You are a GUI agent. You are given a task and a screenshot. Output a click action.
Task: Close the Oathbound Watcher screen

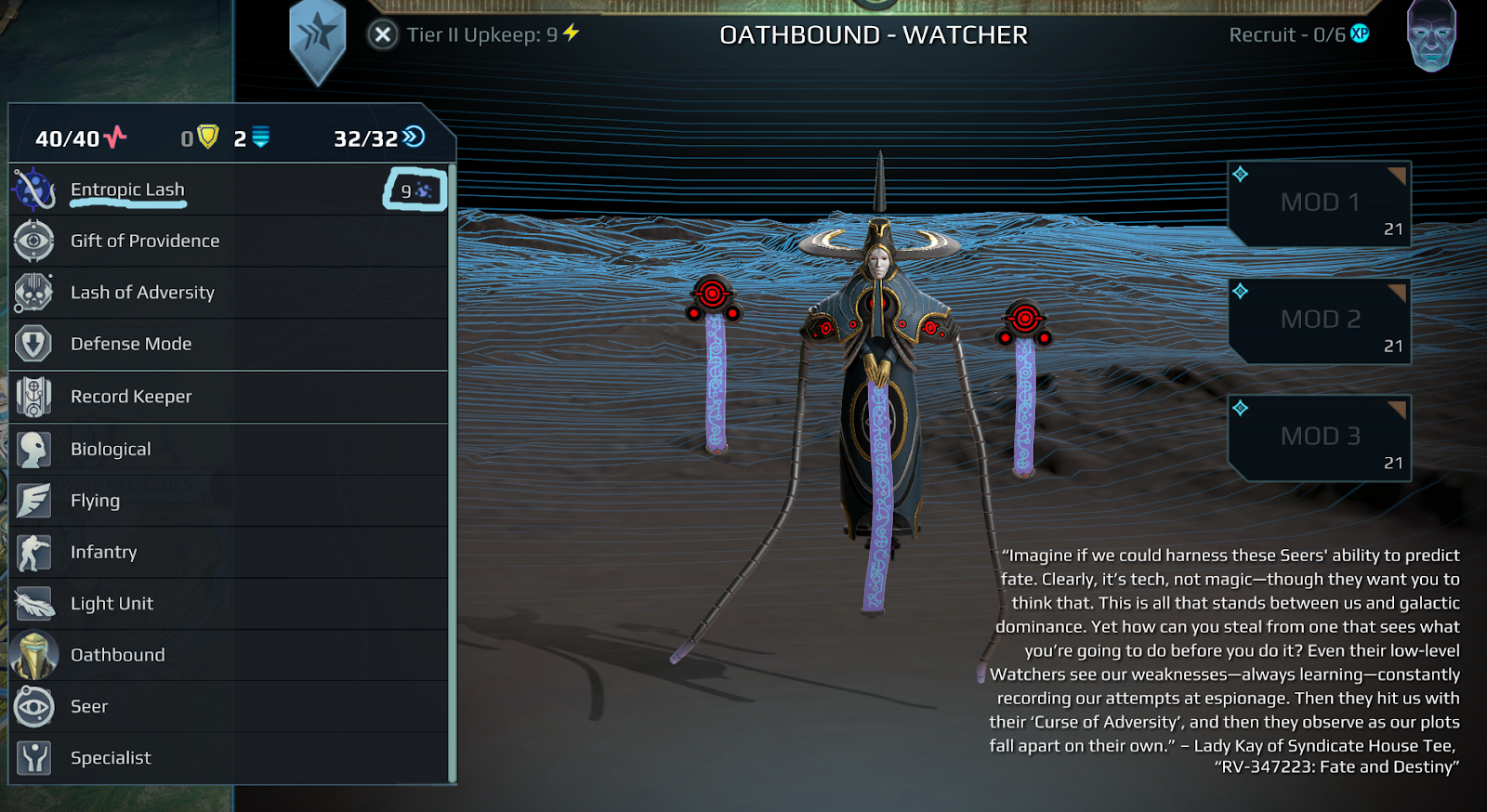383,35
